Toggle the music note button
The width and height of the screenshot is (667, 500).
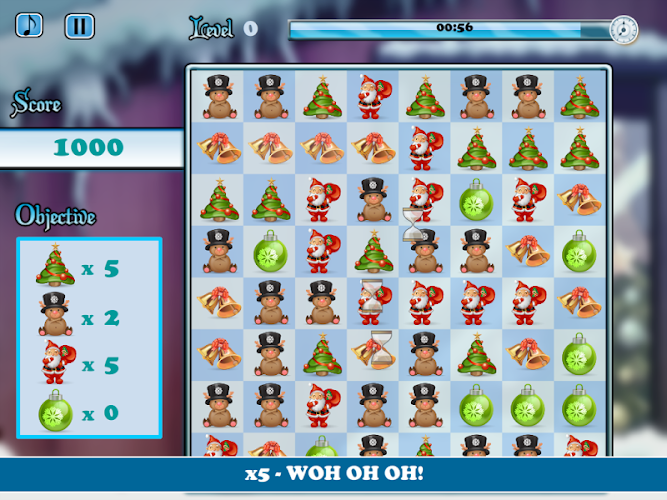click(30, 25)
